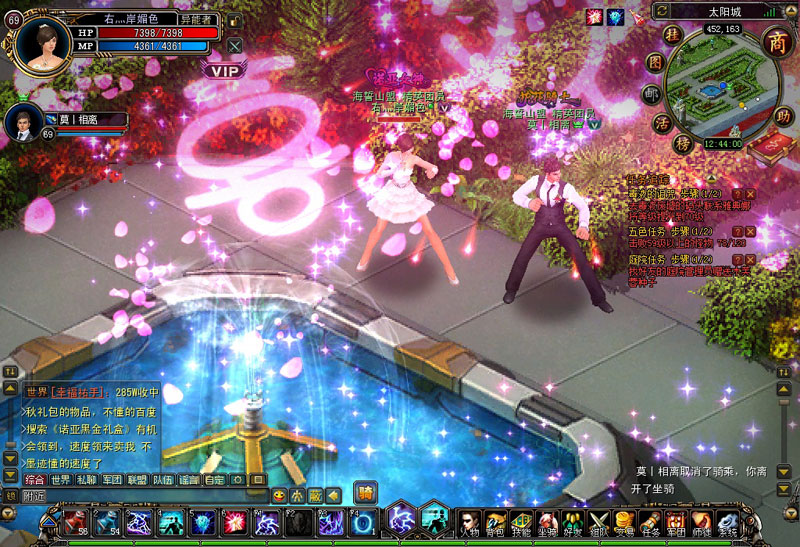Switch chat to the 军团 legion tab
The height and width of the screenshot is (547, 800).
[112, 480]
